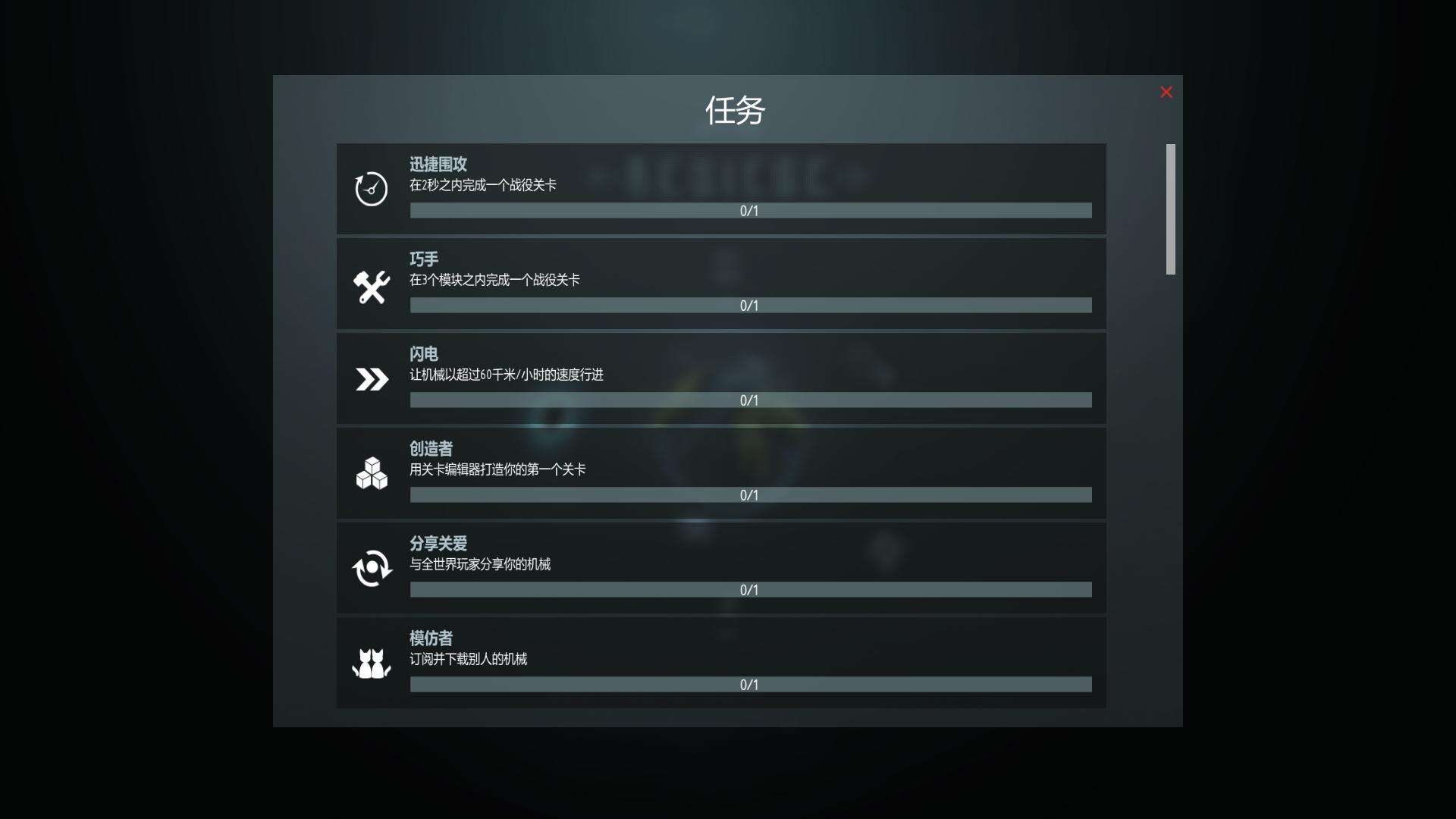Click the building blocks icon of 创造者

(371, 472)
